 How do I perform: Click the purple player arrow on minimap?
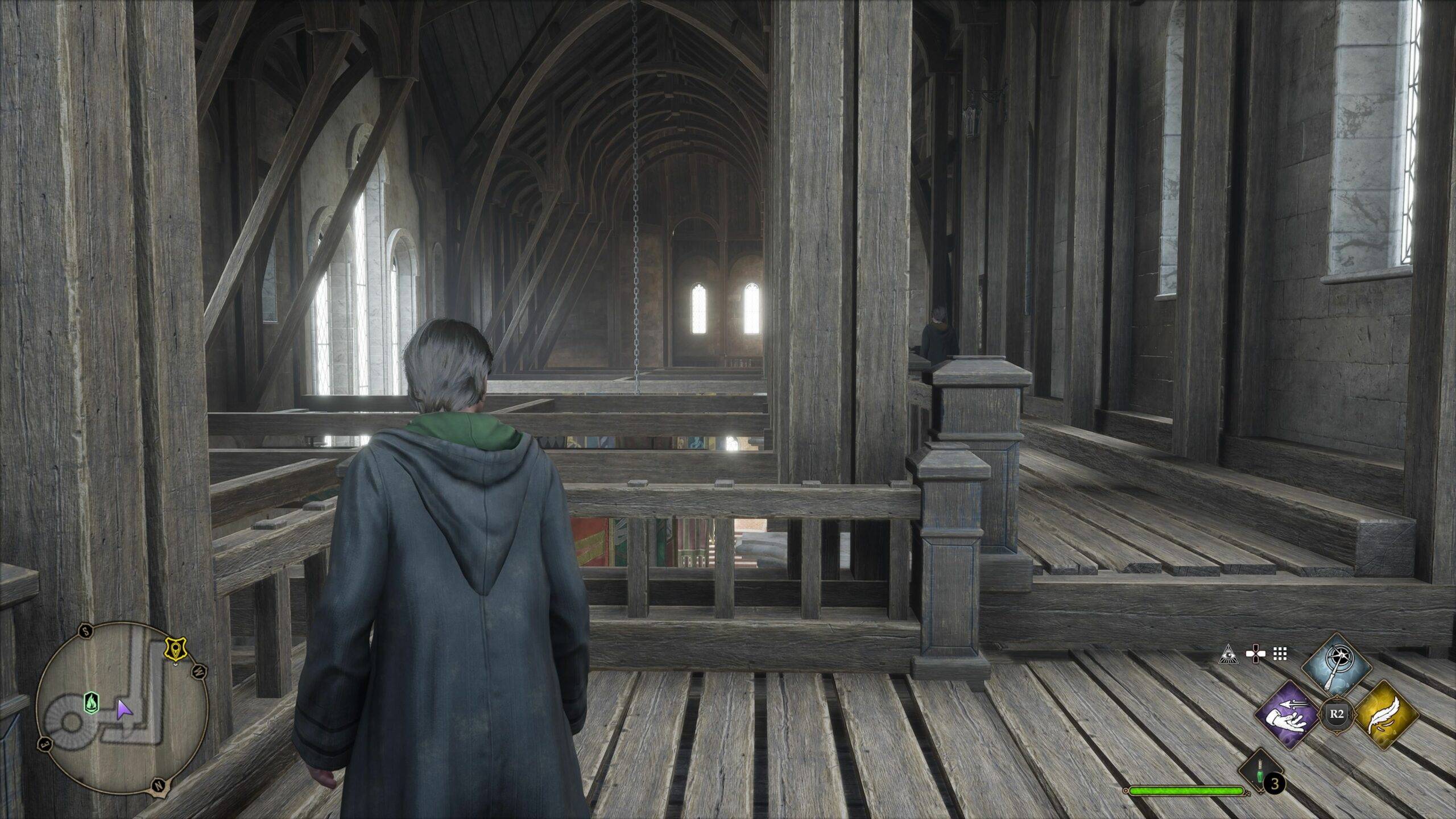123,709
